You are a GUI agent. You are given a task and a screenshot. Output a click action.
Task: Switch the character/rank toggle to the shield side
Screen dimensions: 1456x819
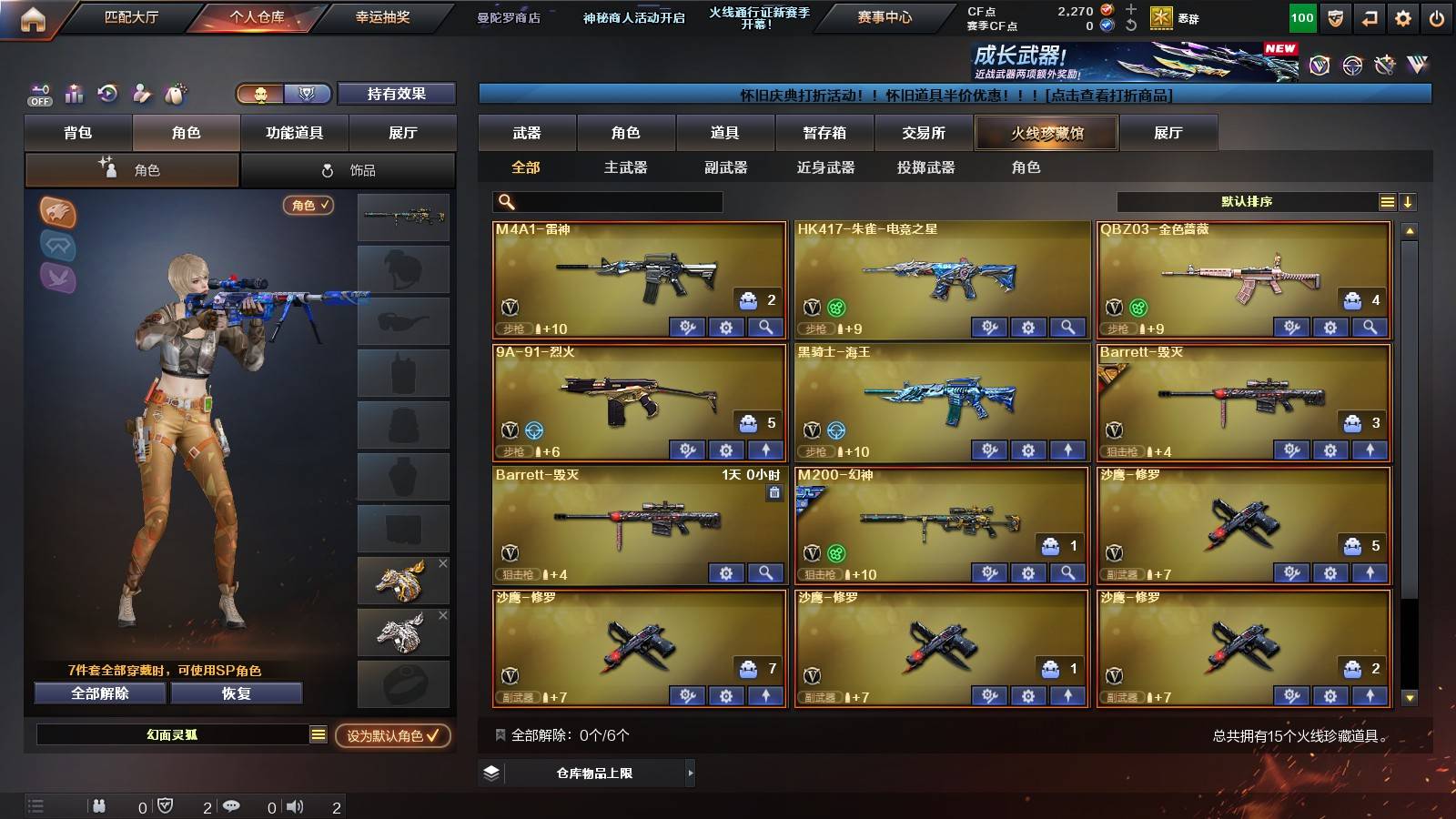[x=307, y=94]
